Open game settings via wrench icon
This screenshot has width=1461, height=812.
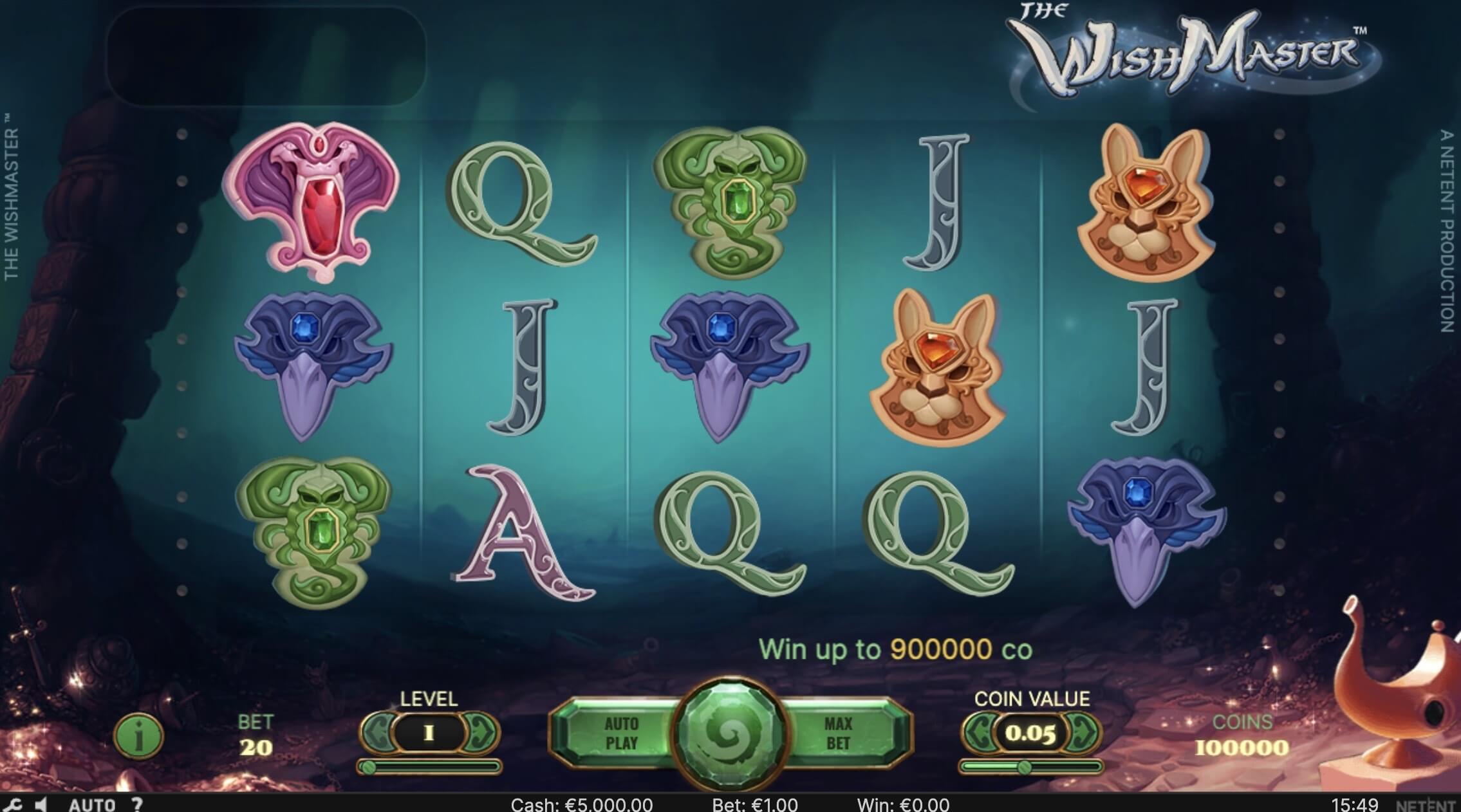coord(13,804)
